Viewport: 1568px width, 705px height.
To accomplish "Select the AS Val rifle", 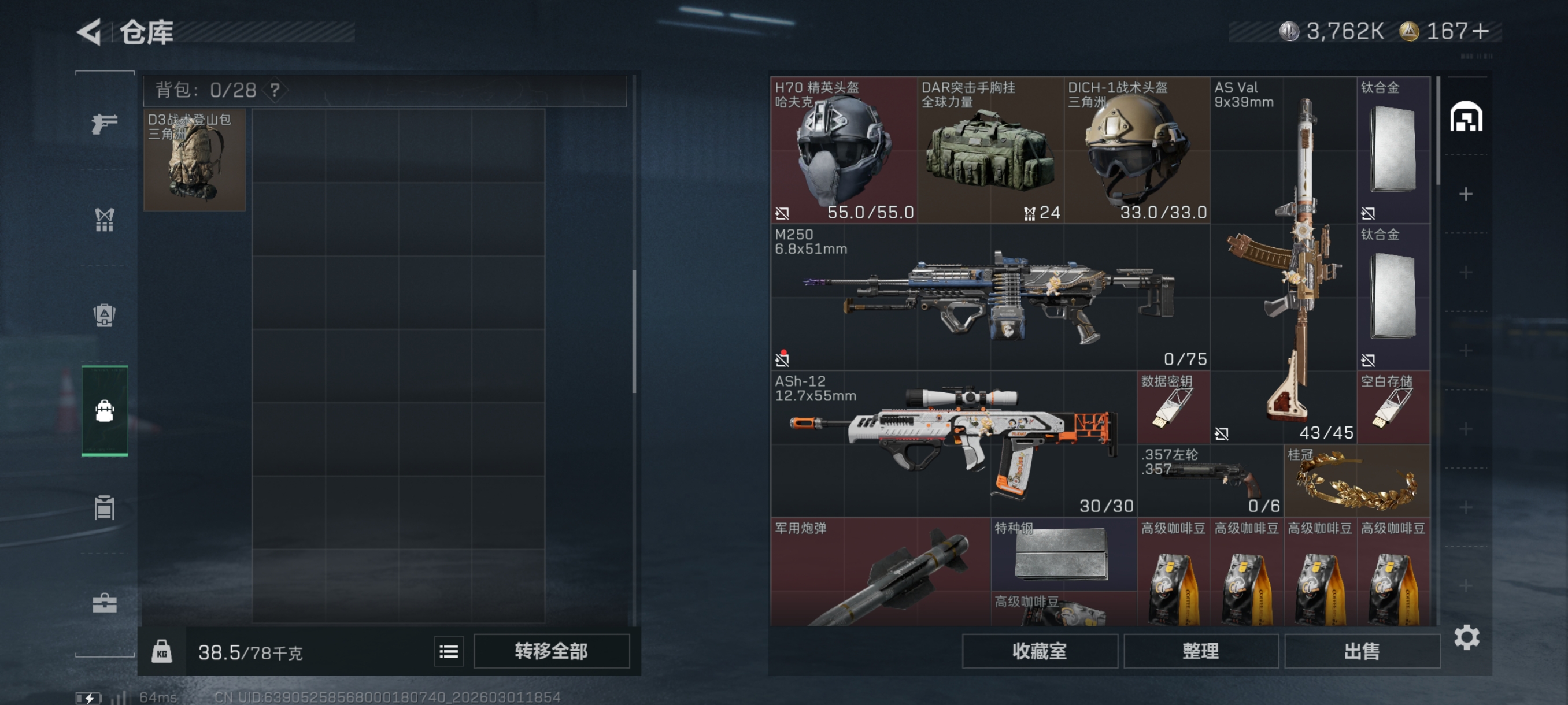I will point(1283,261).
